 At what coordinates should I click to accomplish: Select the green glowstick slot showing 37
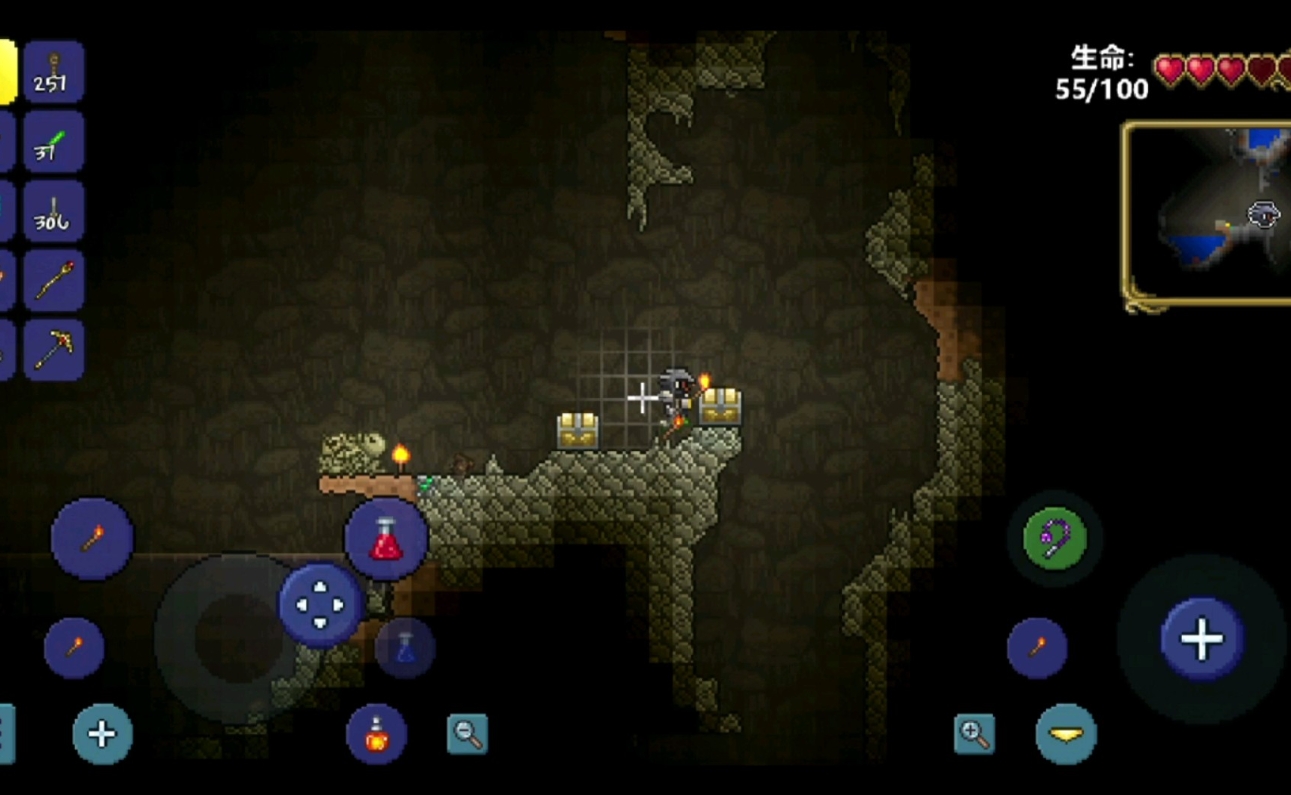[x=54, y=142]
